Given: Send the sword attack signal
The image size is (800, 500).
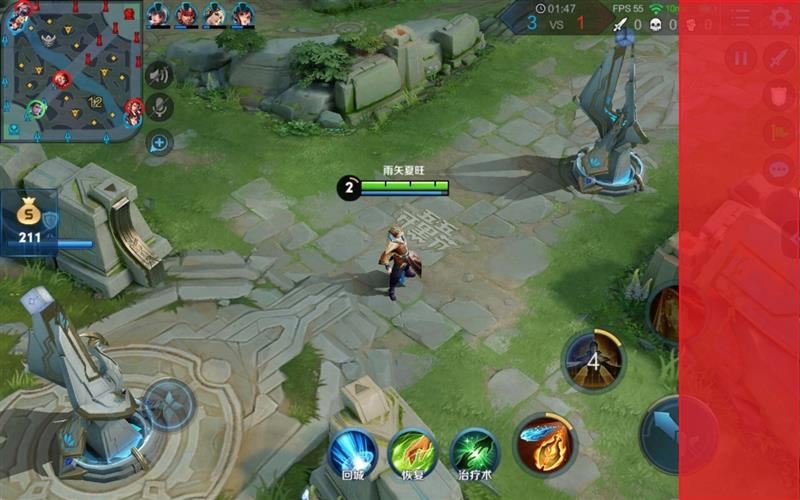Looking at the screenshot, I should point(779,58).
